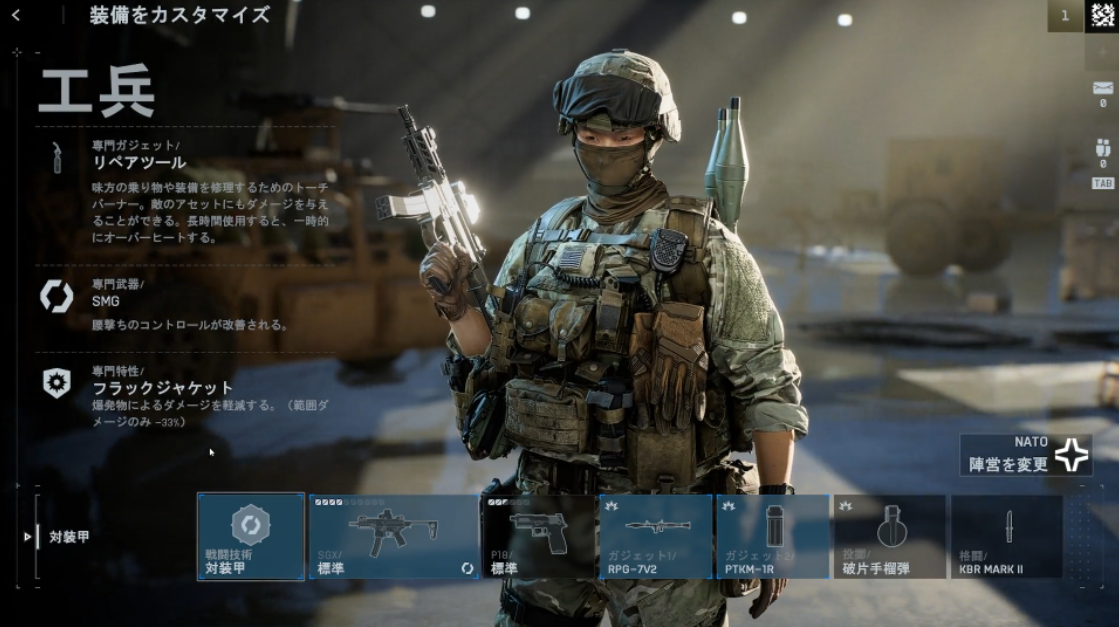The height and width of the screenshot is (627, 1119).
Task: Open the SGX primary weapon slot
Action: pyautogui.click(x=394, y=536)
